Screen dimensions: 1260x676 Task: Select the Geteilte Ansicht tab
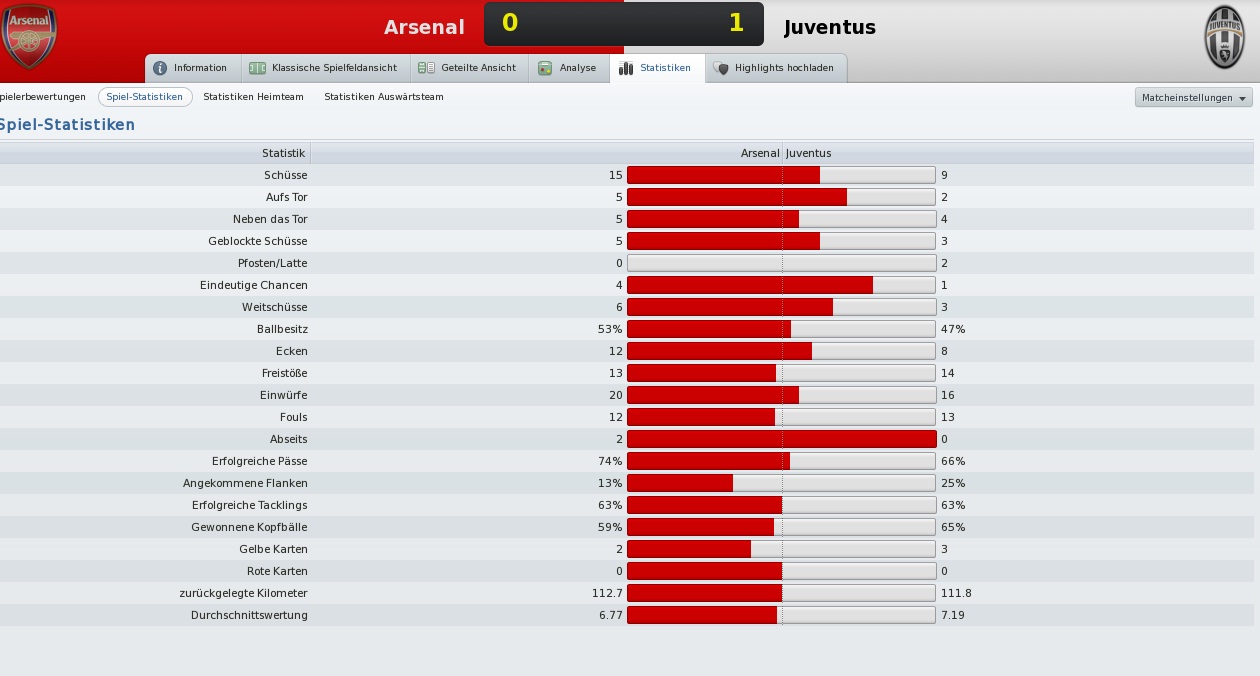467,68
